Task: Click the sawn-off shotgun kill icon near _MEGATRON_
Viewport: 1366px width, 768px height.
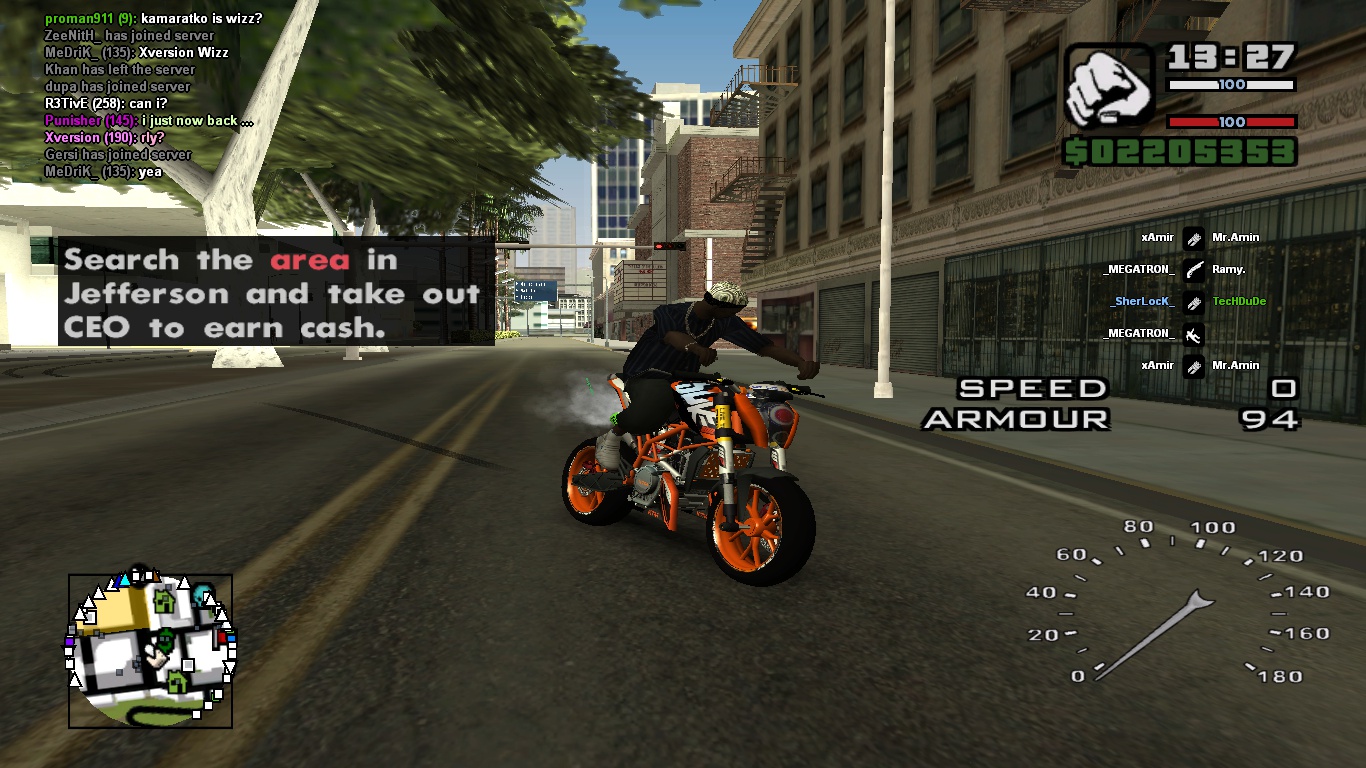Action: [x=1194, y=270]
